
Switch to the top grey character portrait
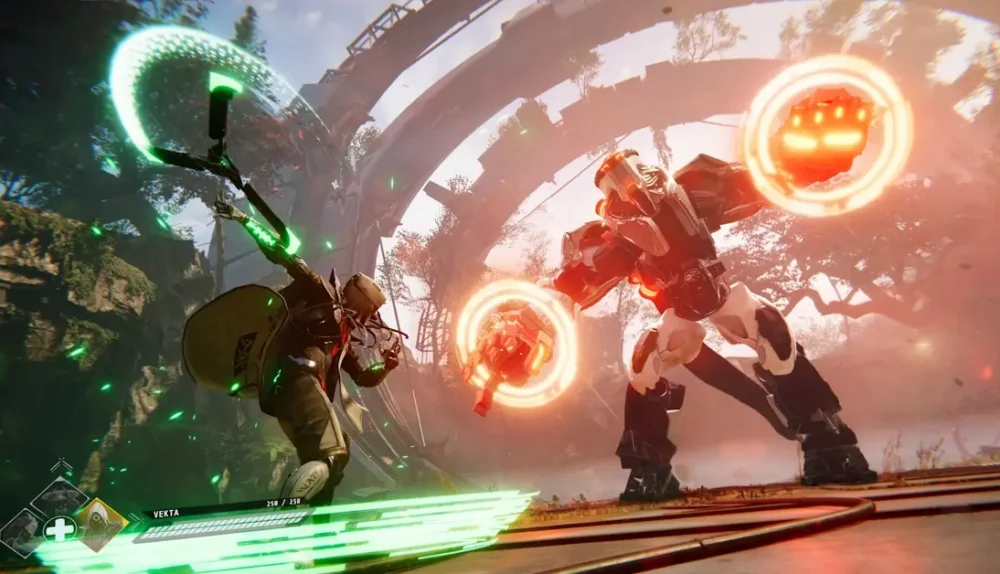[59, 496]
